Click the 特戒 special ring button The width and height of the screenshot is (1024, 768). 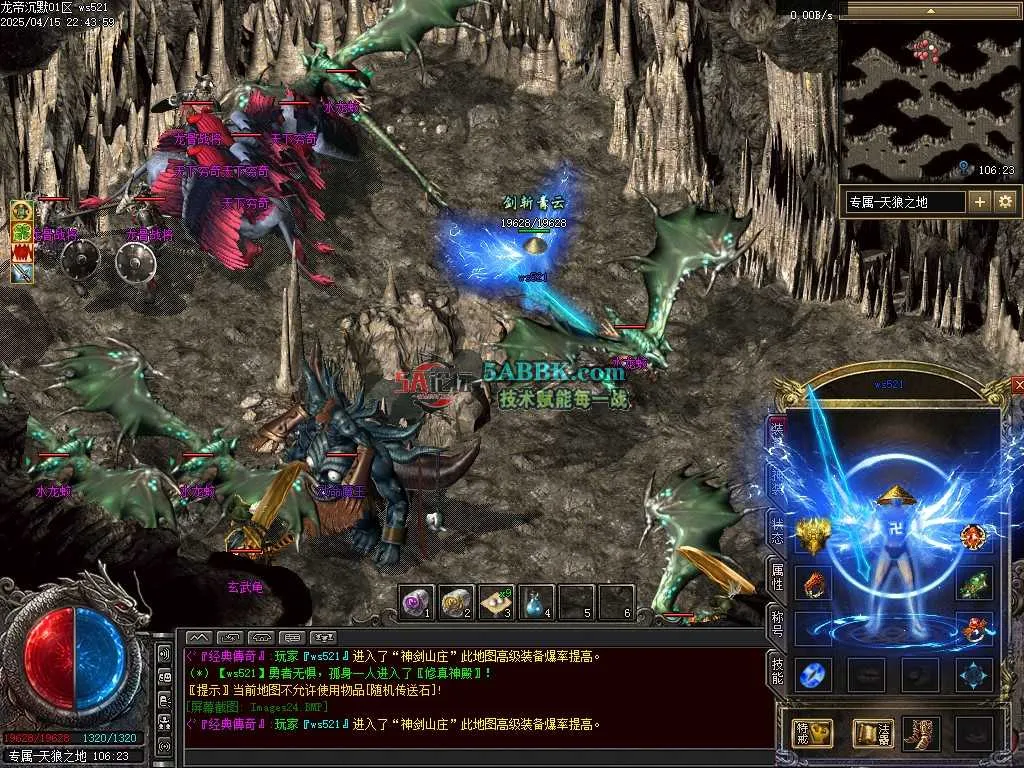[x=812, y=733]
